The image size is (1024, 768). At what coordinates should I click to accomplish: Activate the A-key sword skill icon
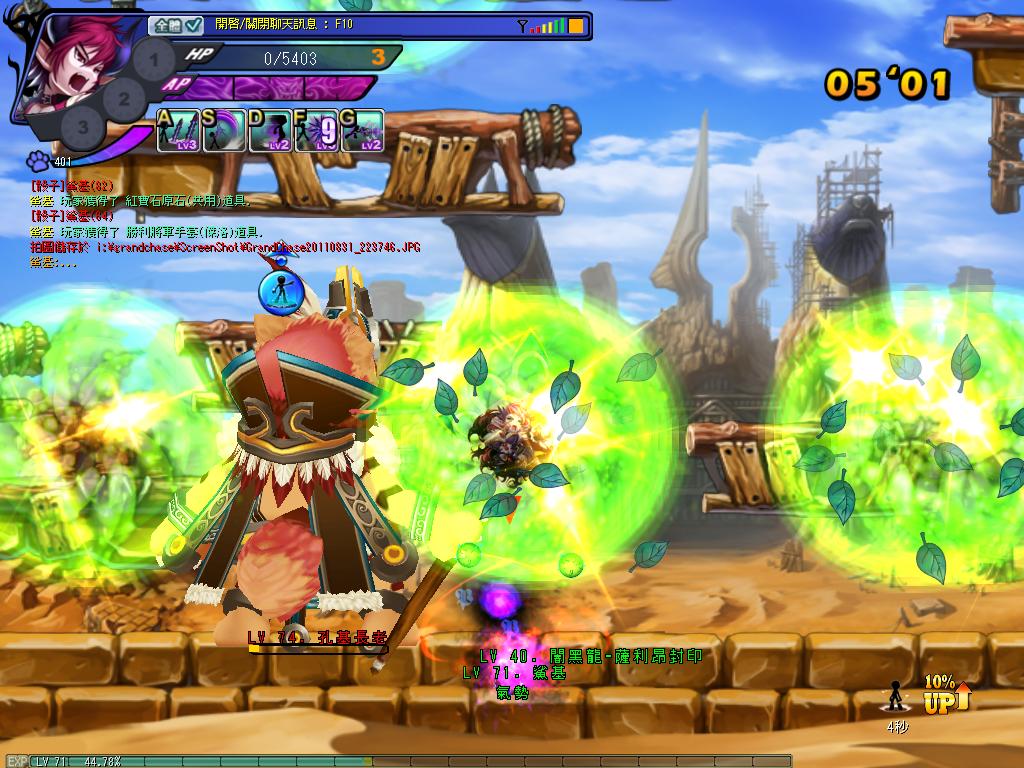pos(179,131)
